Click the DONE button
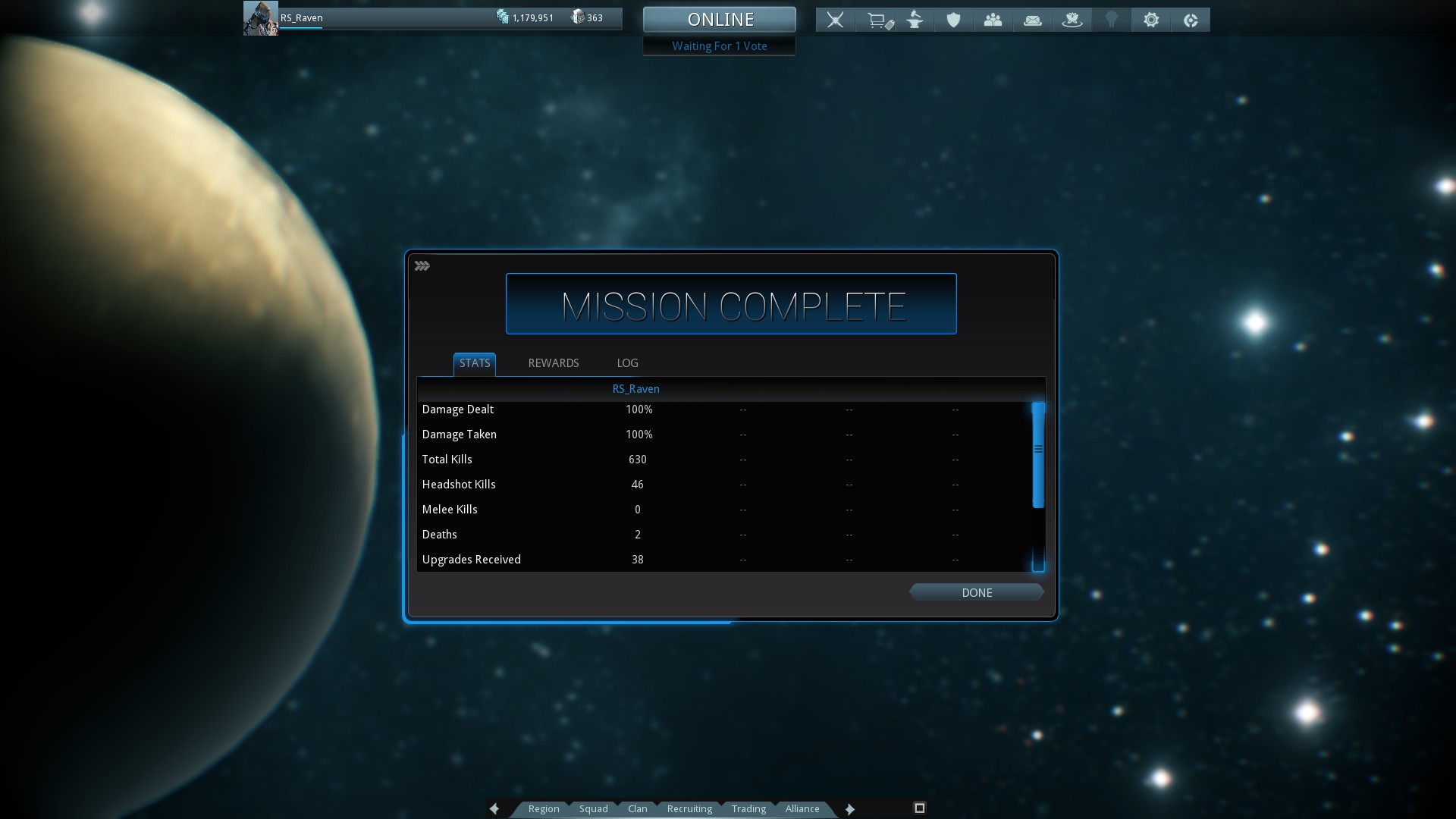Screen dimensions: 1456x819 click(x=976, y=593)
